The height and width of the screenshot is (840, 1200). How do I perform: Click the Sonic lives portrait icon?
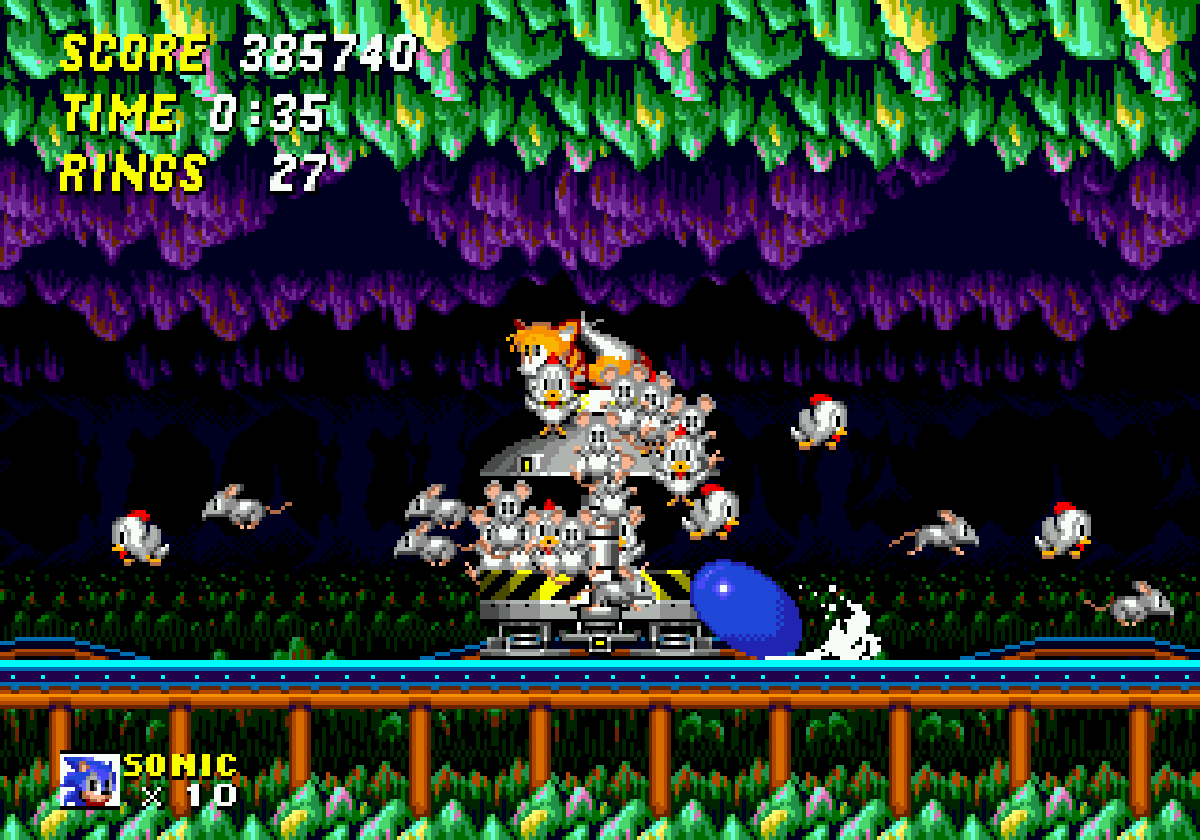pos(89,780)
